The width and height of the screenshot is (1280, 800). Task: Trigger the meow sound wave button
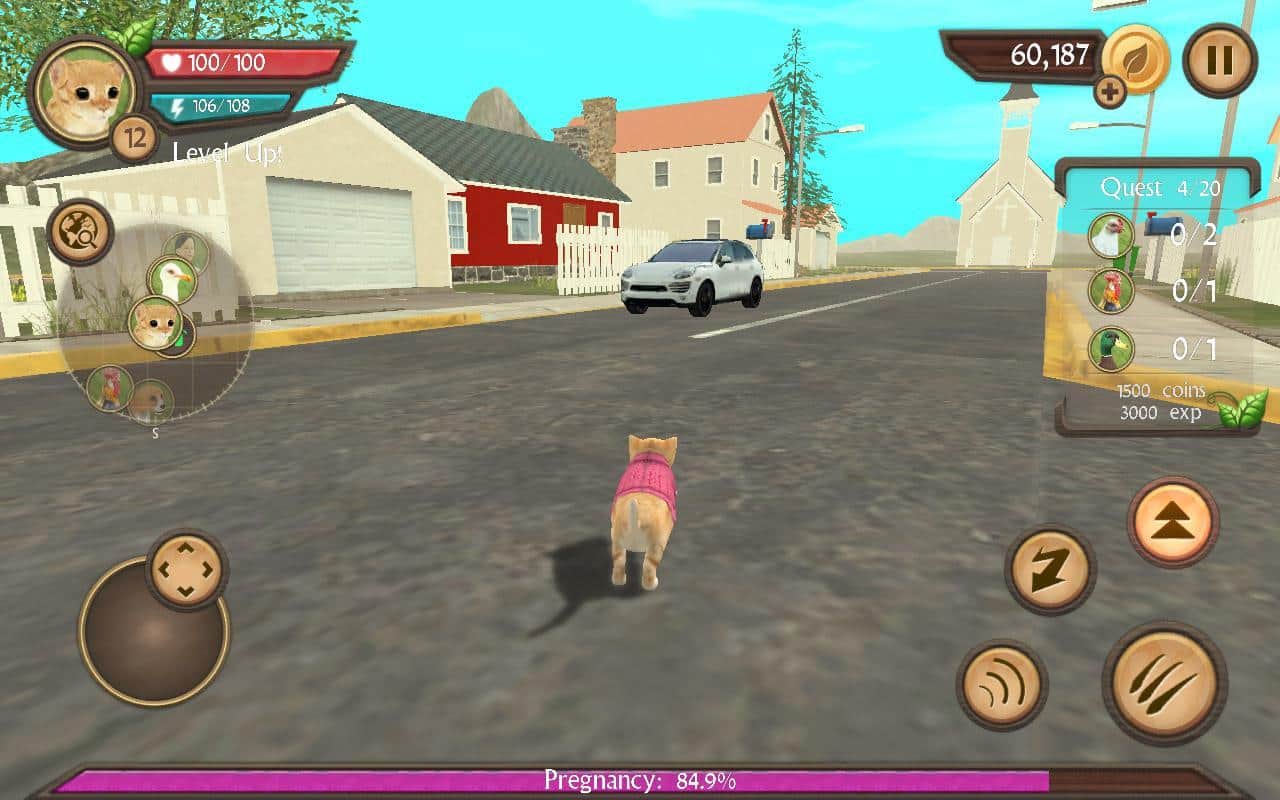pos(1002,685)
